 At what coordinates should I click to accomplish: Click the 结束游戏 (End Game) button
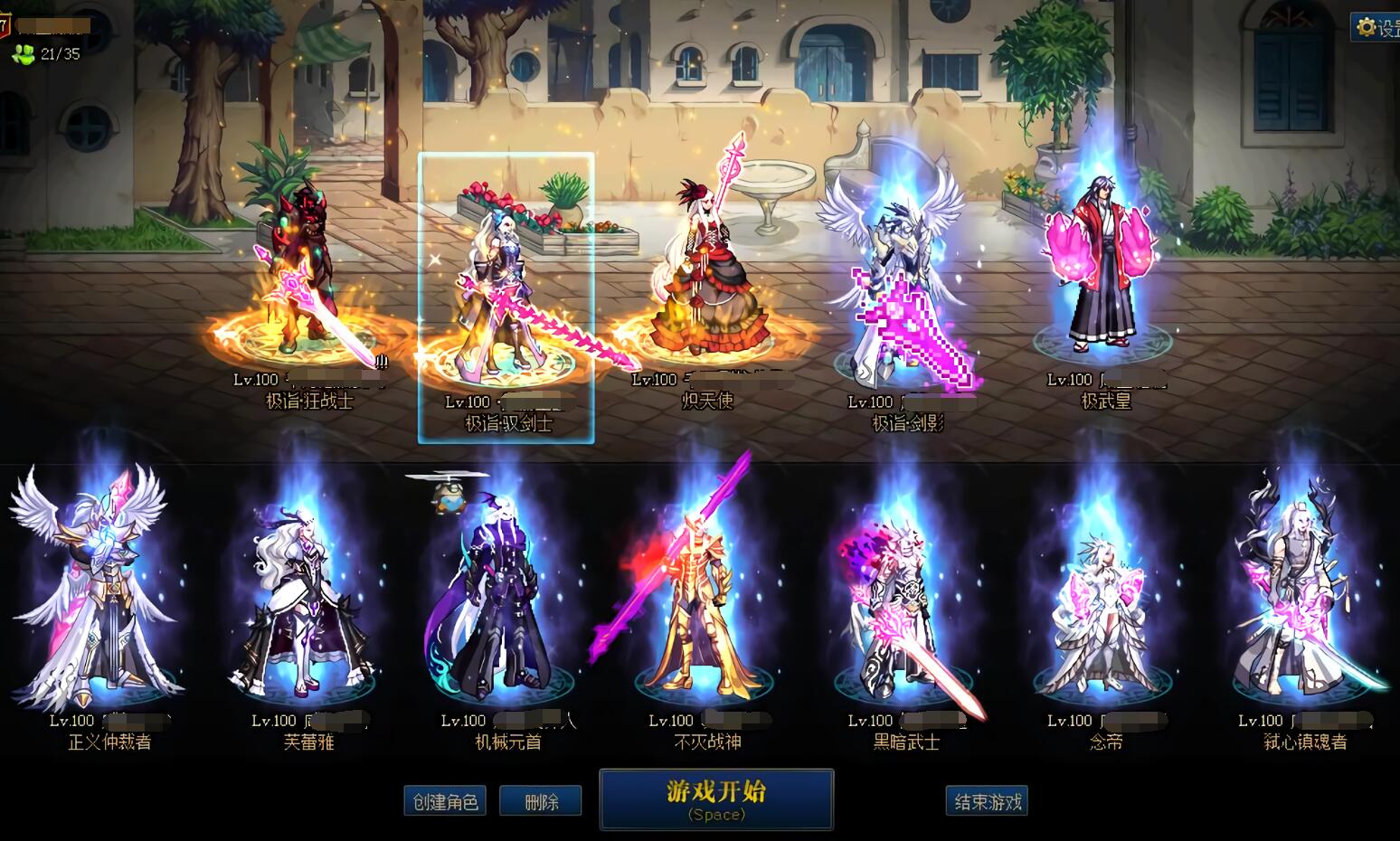987,800
